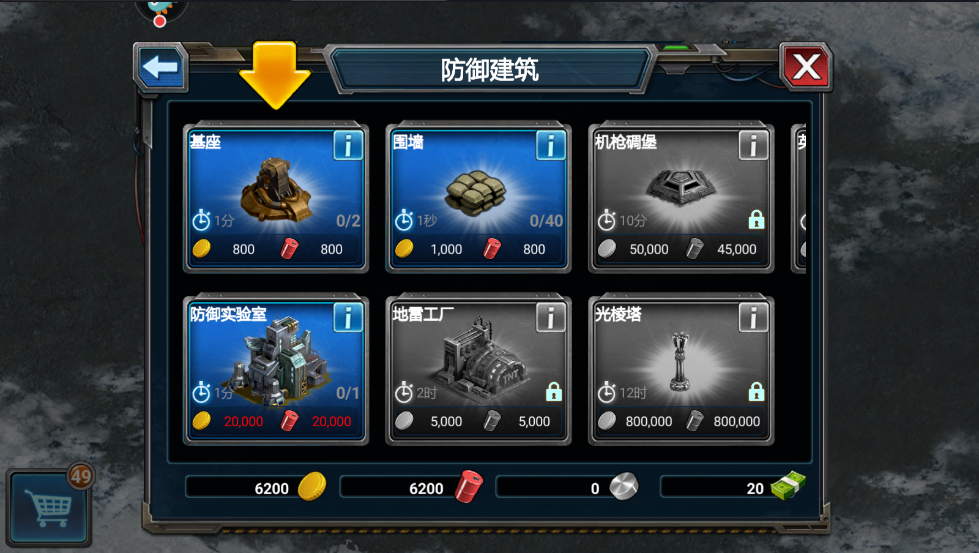The image size is (979, 553).
Task: Click the silver alloy resource icon
Action: tap(624, 487)
